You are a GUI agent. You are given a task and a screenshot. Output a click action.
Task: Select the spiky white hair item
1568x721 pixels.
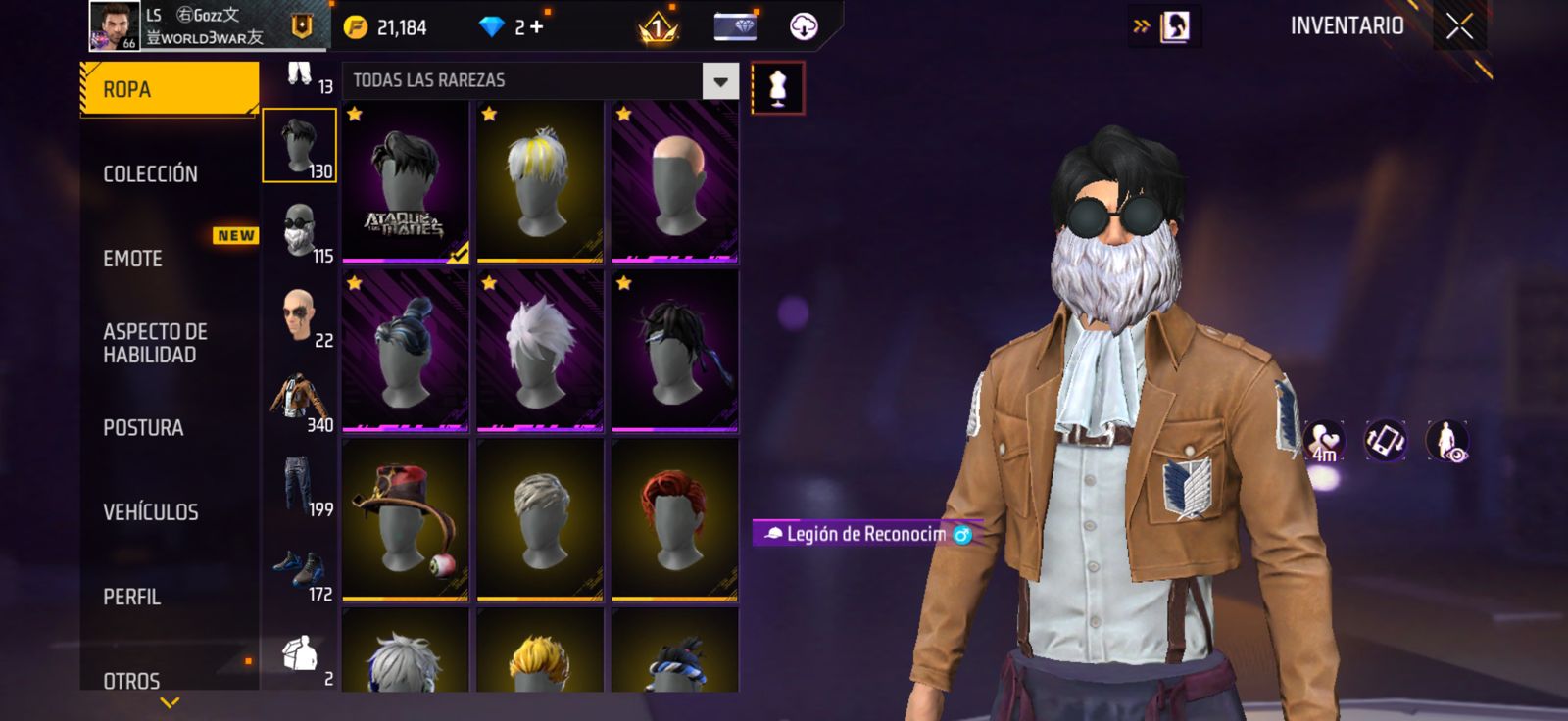(x=539, y=352)
